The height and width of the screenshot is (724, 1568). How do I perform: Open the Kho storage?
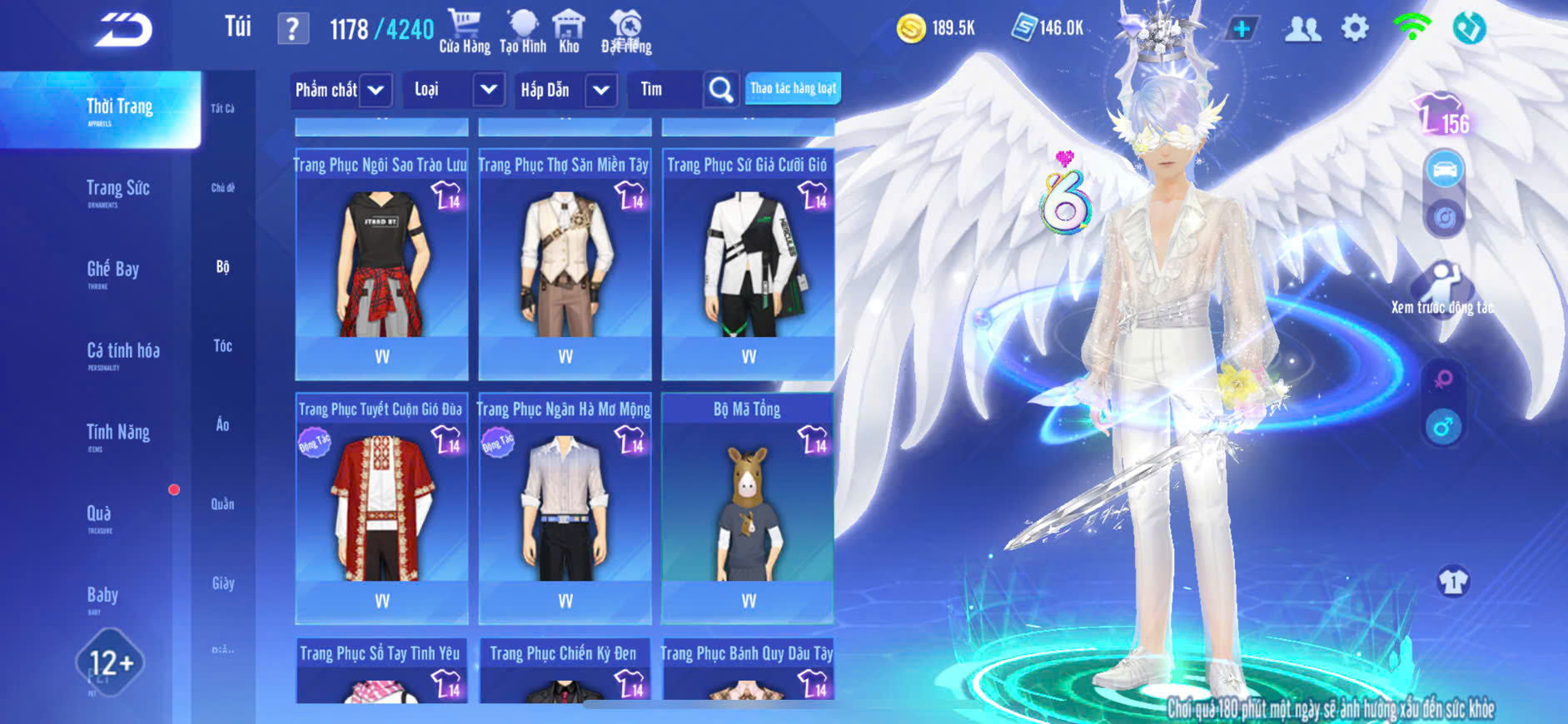pos(569,32)
